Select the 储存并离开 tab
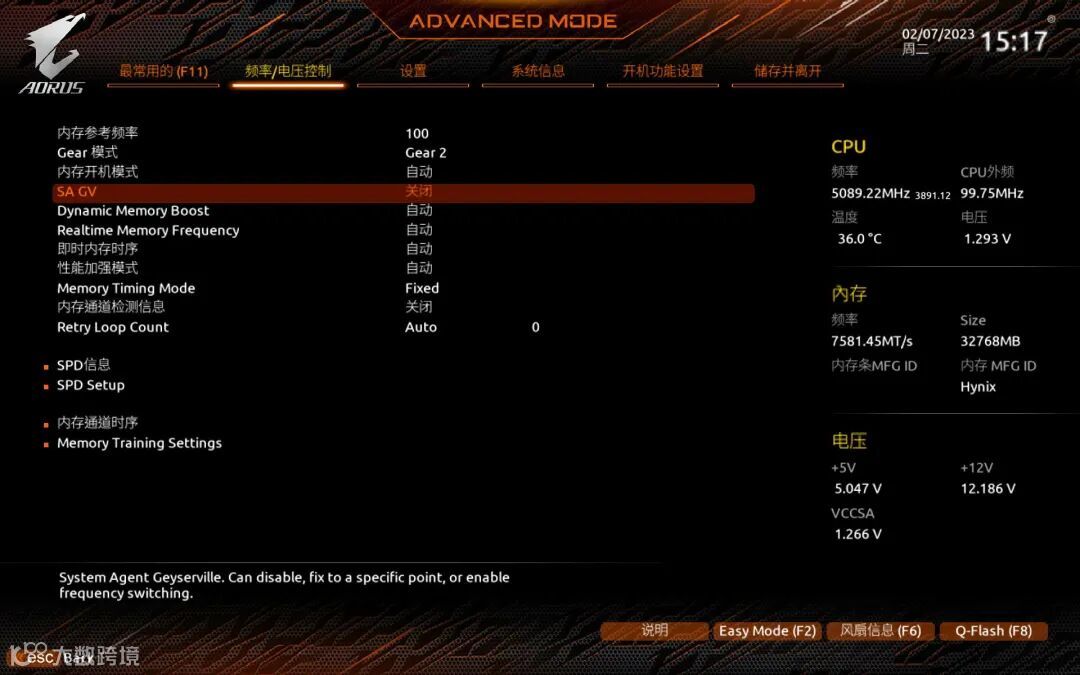 [788, 72]
